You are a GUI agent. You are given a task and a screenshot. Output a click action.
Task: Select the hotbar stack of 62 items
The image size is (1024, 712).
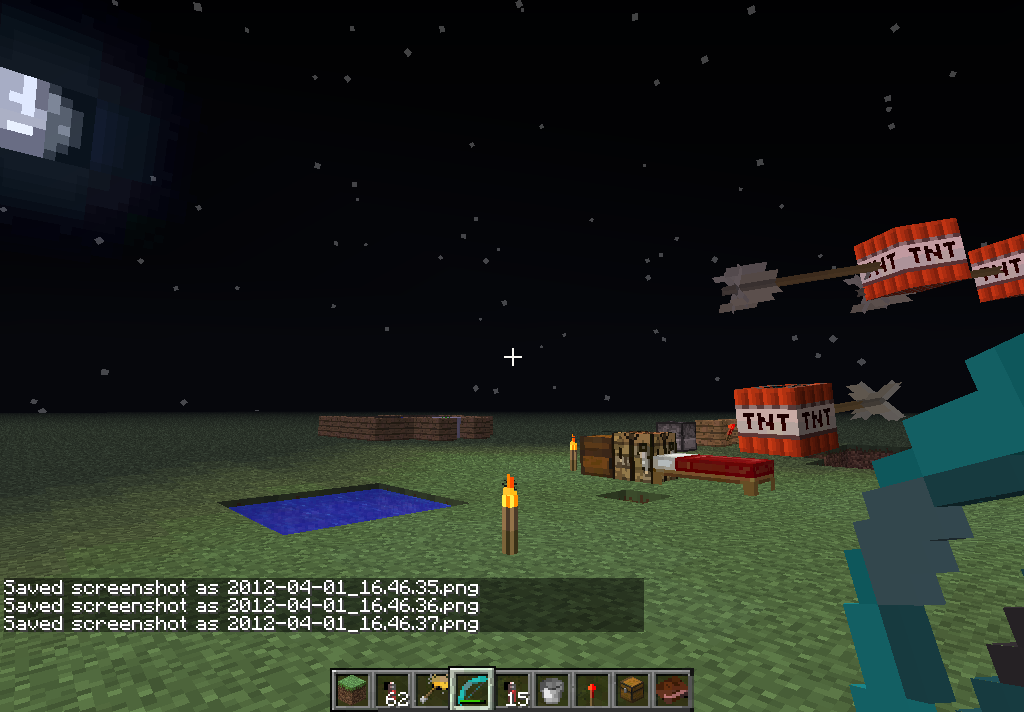click(392, 690)
